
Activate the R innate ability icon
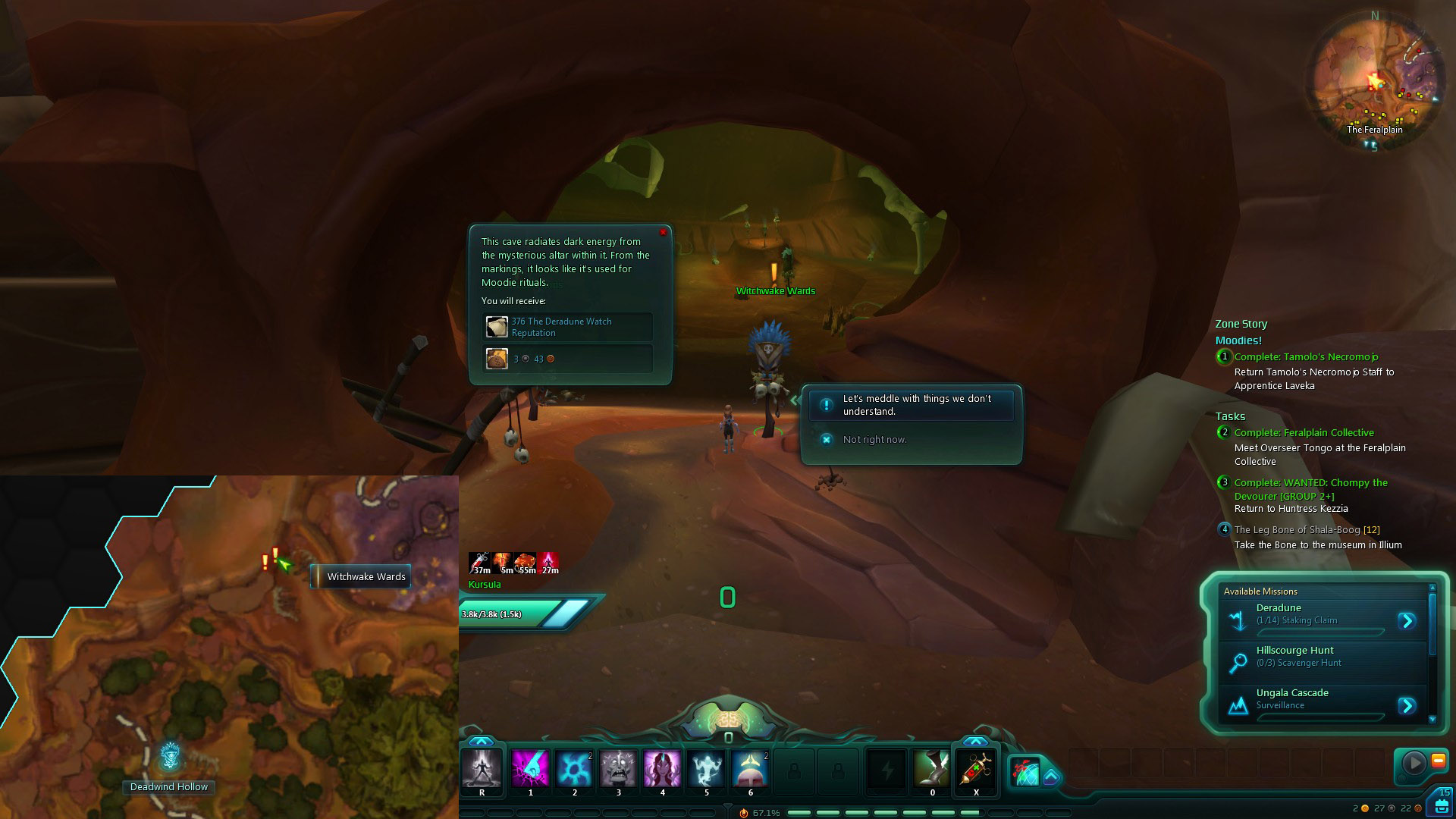pos(482,769)
